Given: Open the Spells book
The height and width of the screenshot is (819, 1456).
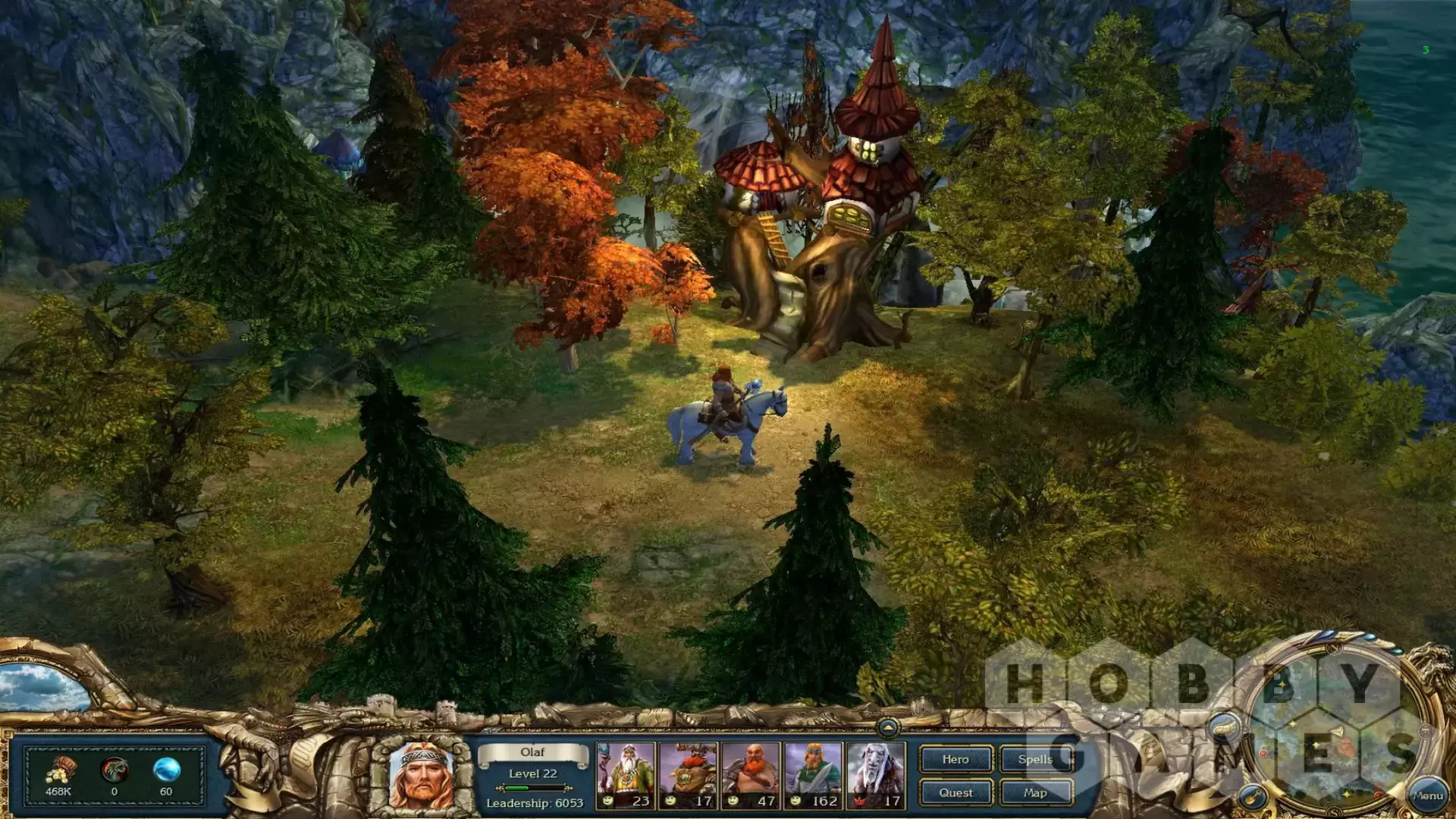Looking at the screenshot, I should coord(1035,759).
